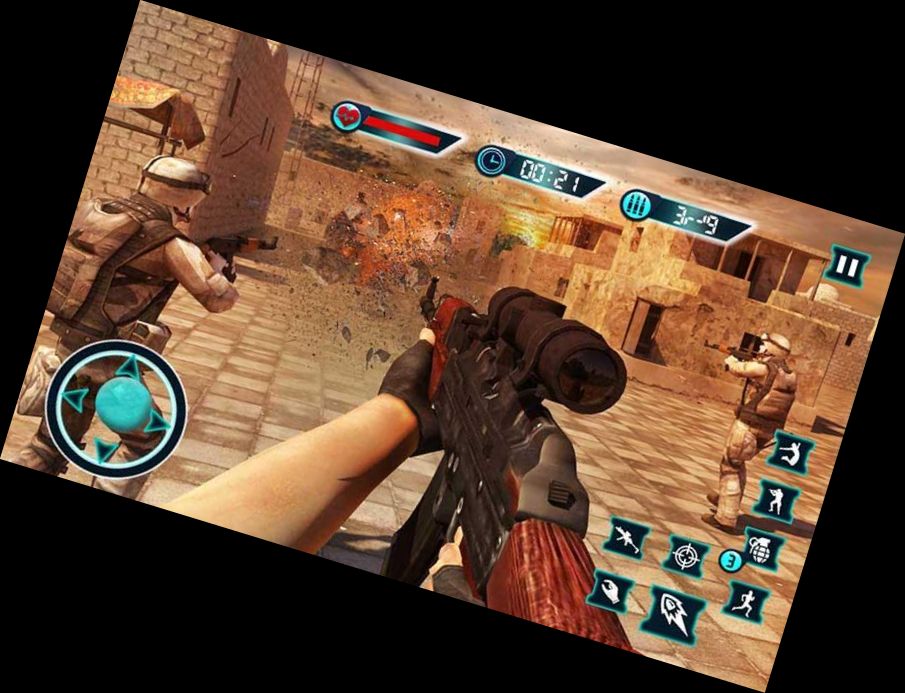Viewport: 905px width, 693px height.
Task: Pause the game with the pause button
Action: (x=846, y=267)
